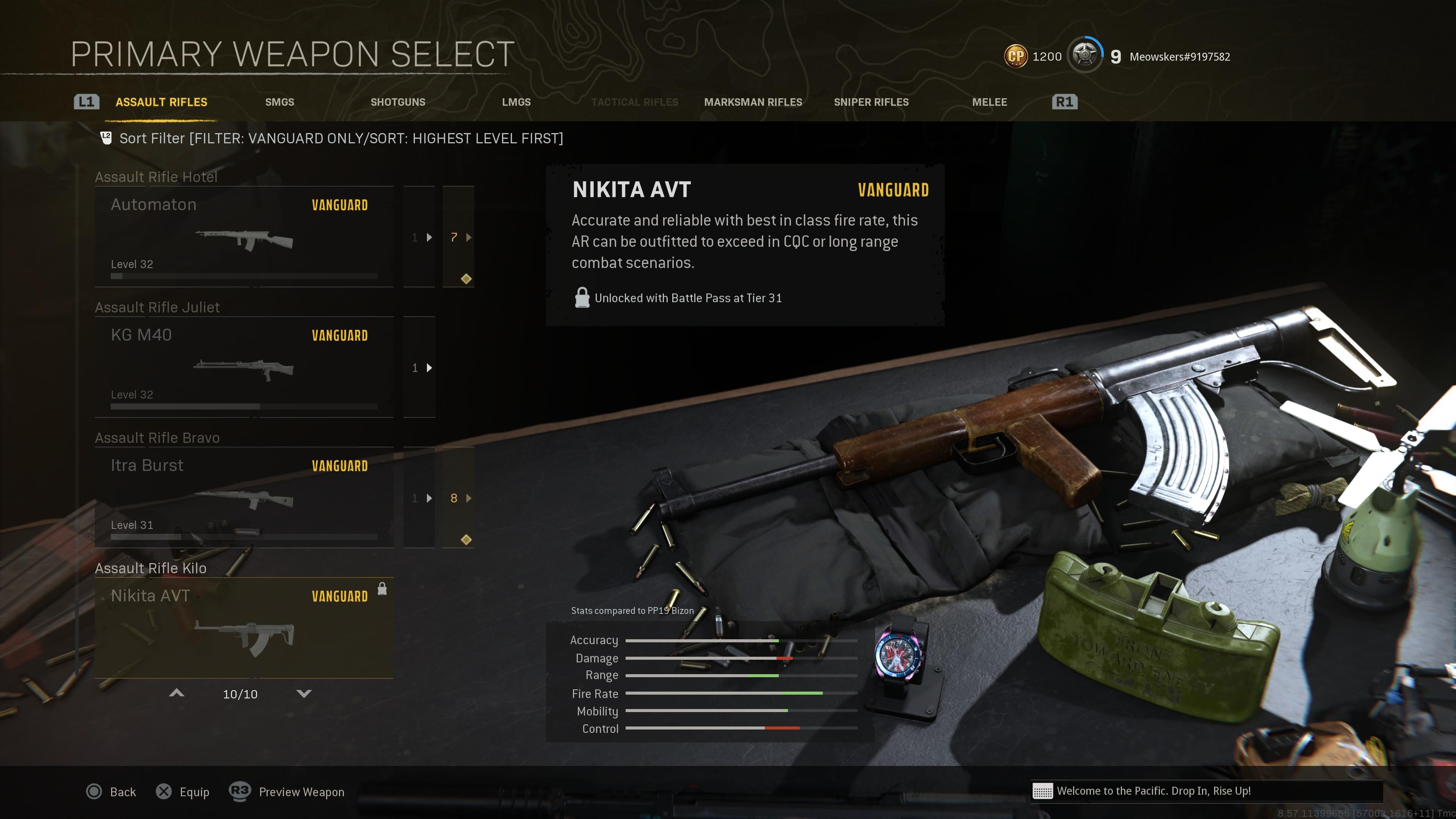1456x819 pixels.
Task: Choose the Automaton assault rifle
Action: coord(243,237)
